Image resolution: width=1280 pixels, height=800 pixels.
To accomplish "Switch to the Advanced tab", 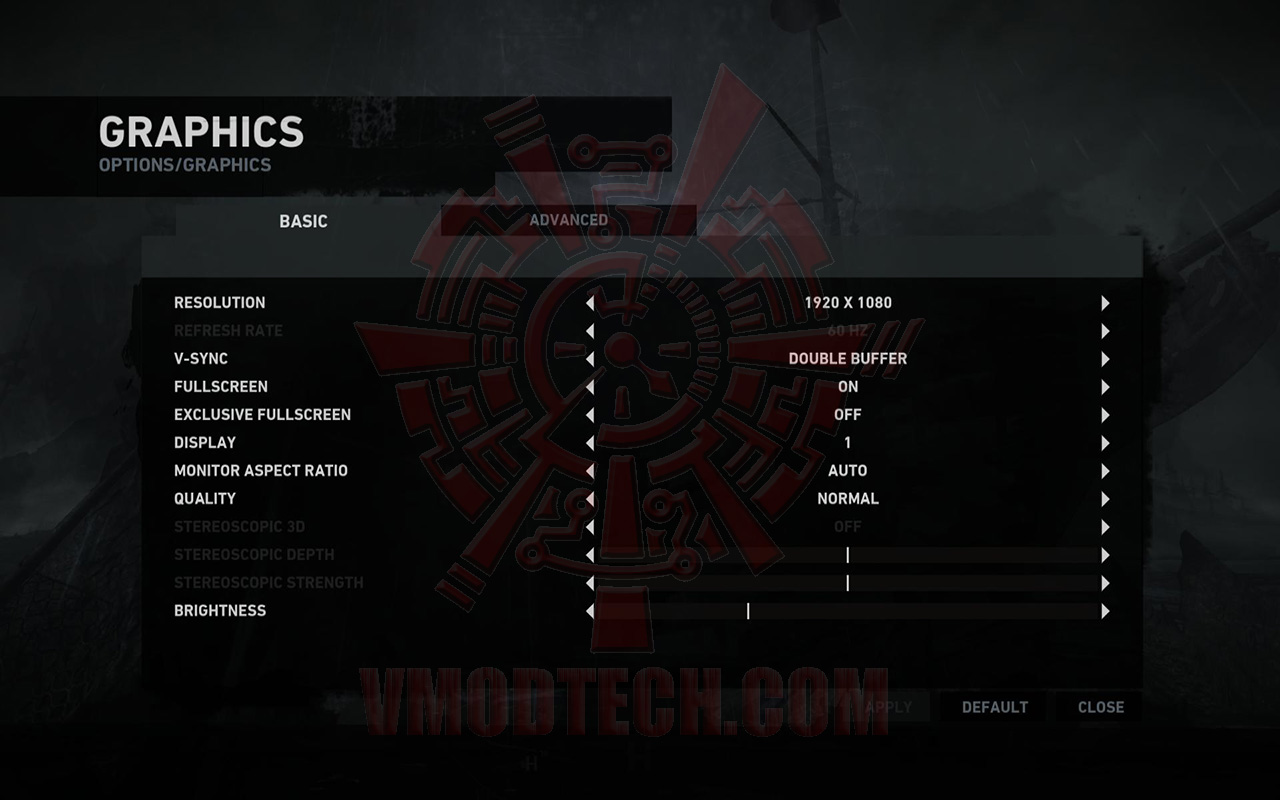I will pyautogui.click(x=568, y=220).
